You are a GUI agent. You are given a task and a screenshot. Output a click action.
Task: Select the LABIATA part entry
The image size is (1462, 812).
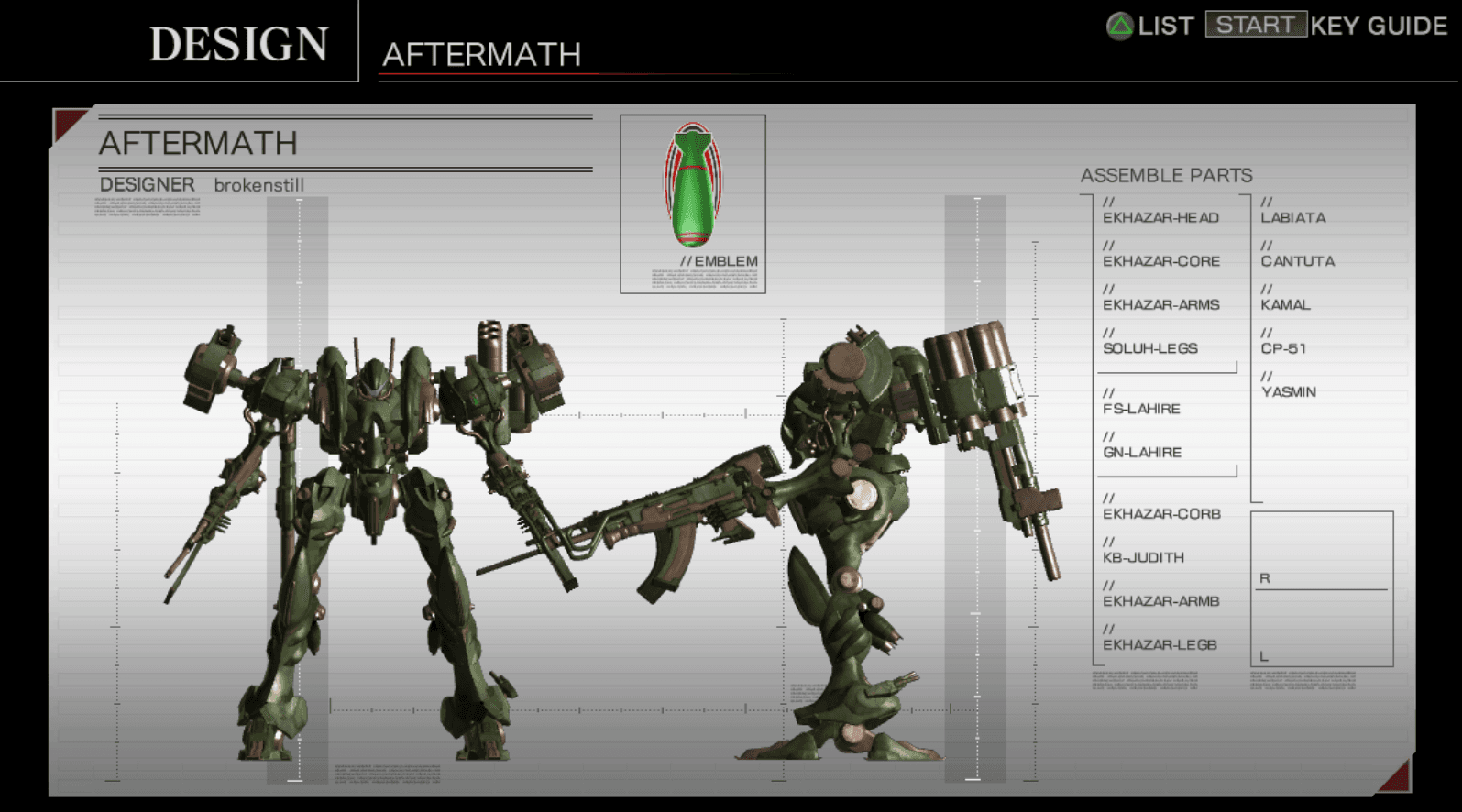click(1292, 217)
